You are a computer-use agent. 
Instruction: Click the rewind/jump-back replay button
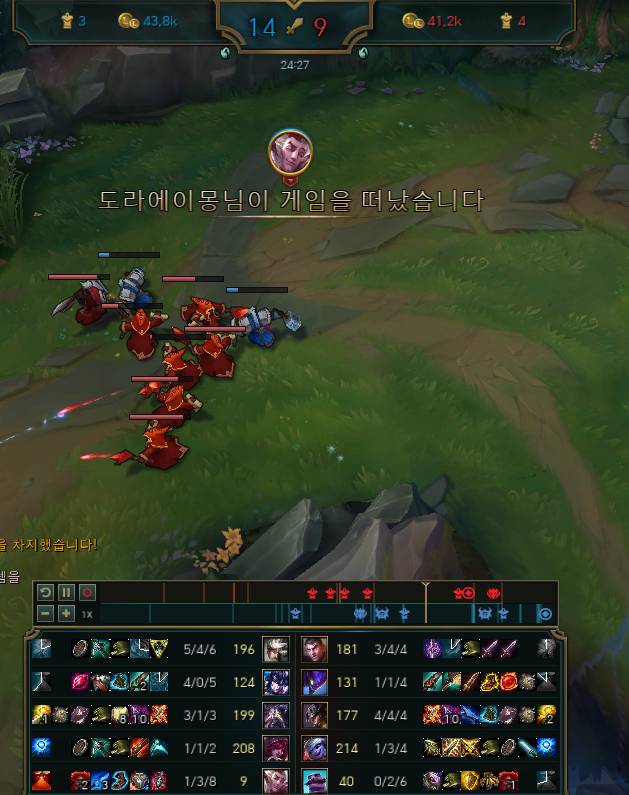(x=46, y=592)
